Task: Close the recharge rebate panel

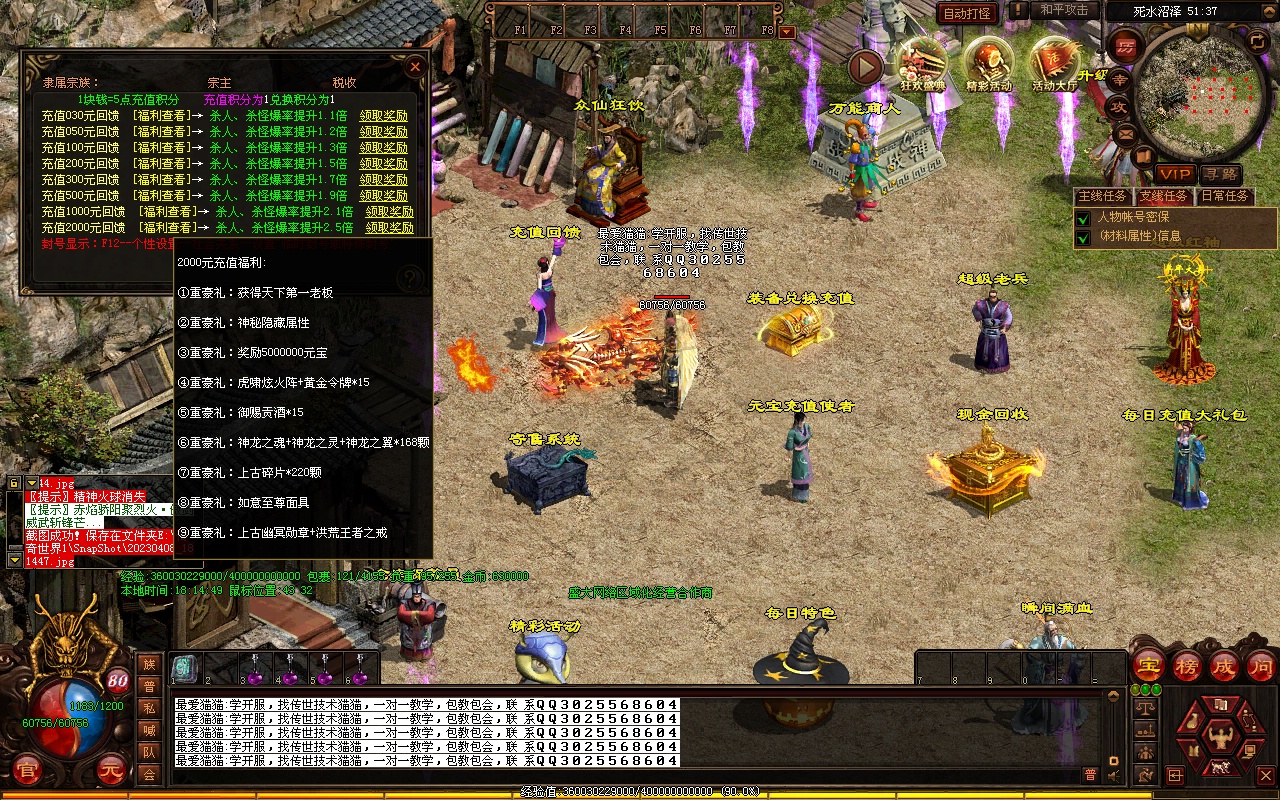Action: tap(415, 66)
